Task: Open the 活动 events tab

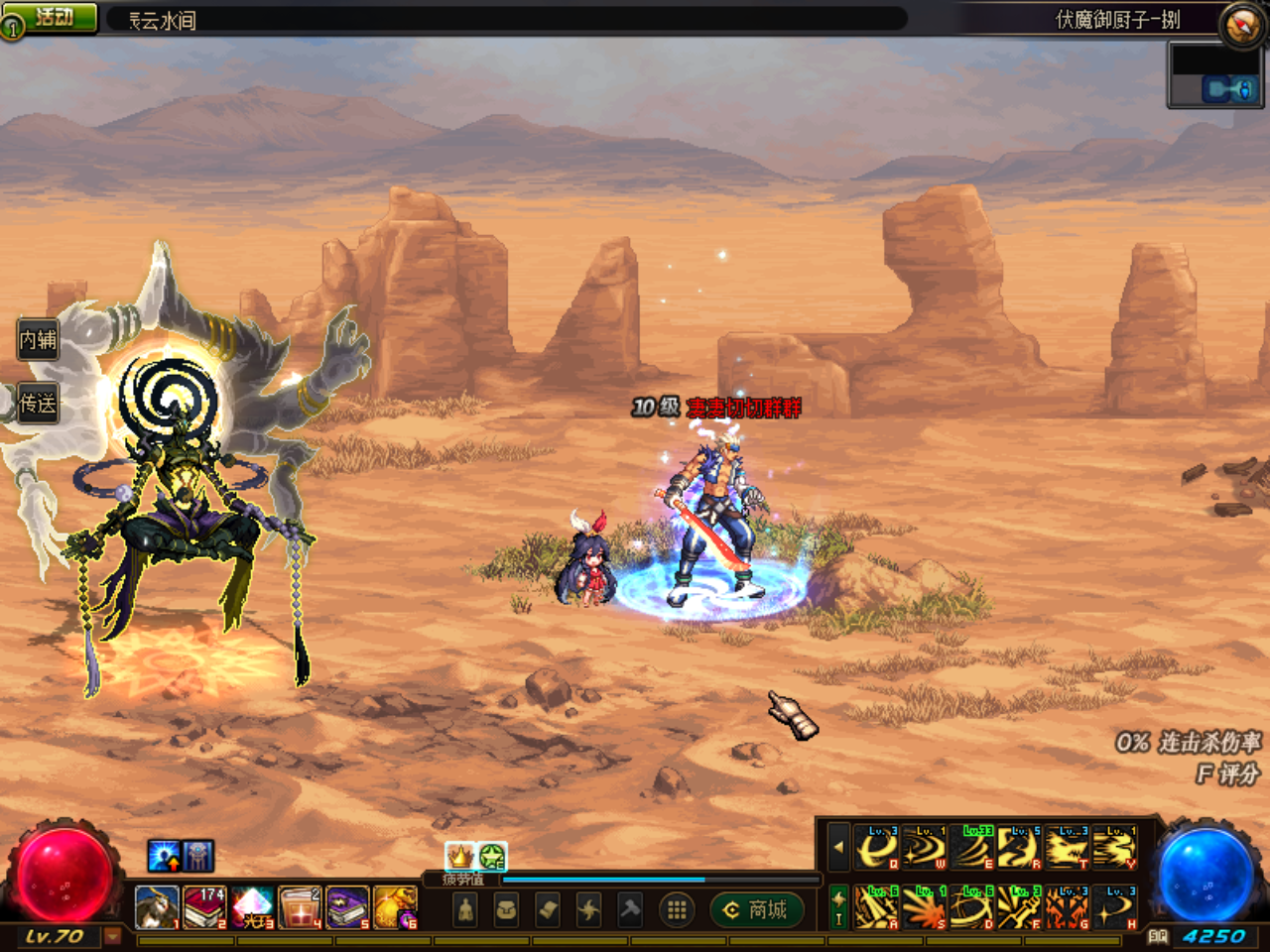Action: (48, 15)
